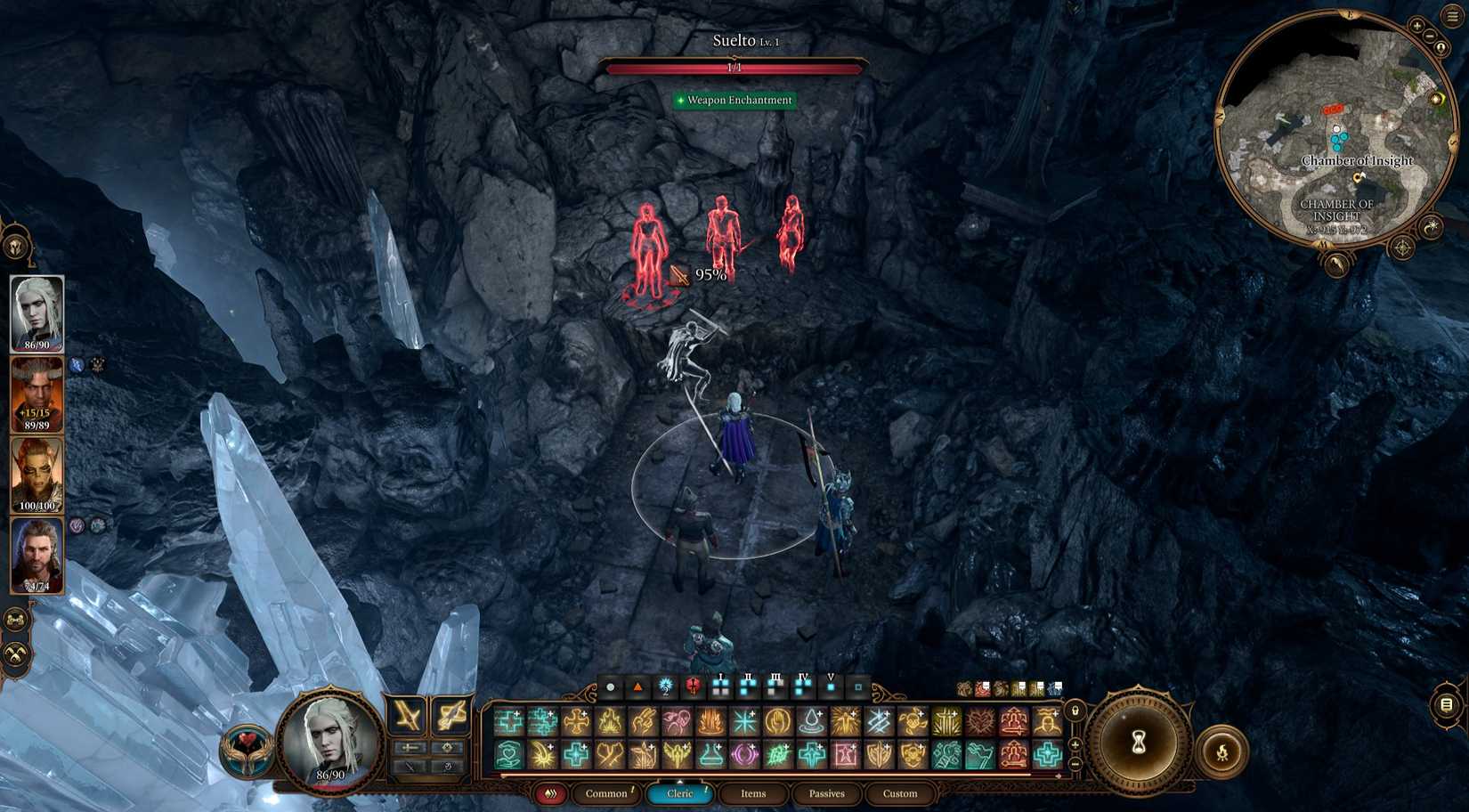Click the camp button right of the hourglass
Image resolution: width=1469 pixels, height=812 pixels.
[x=1222, y=750]
